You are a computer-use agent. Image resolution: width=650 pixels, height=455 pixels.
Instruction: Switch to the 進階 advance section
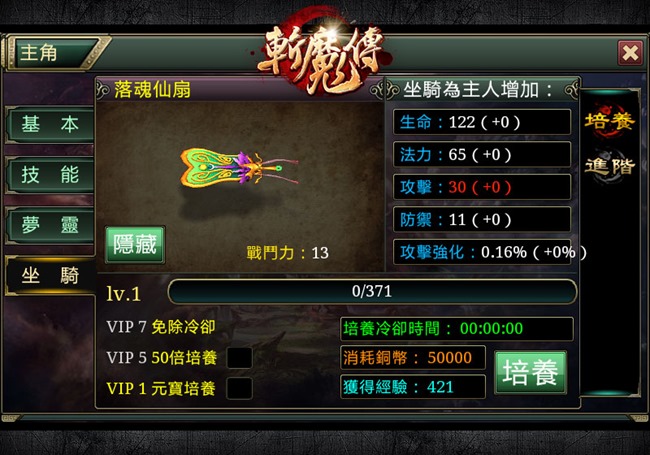pyautogui.click(x=609, y=167)
